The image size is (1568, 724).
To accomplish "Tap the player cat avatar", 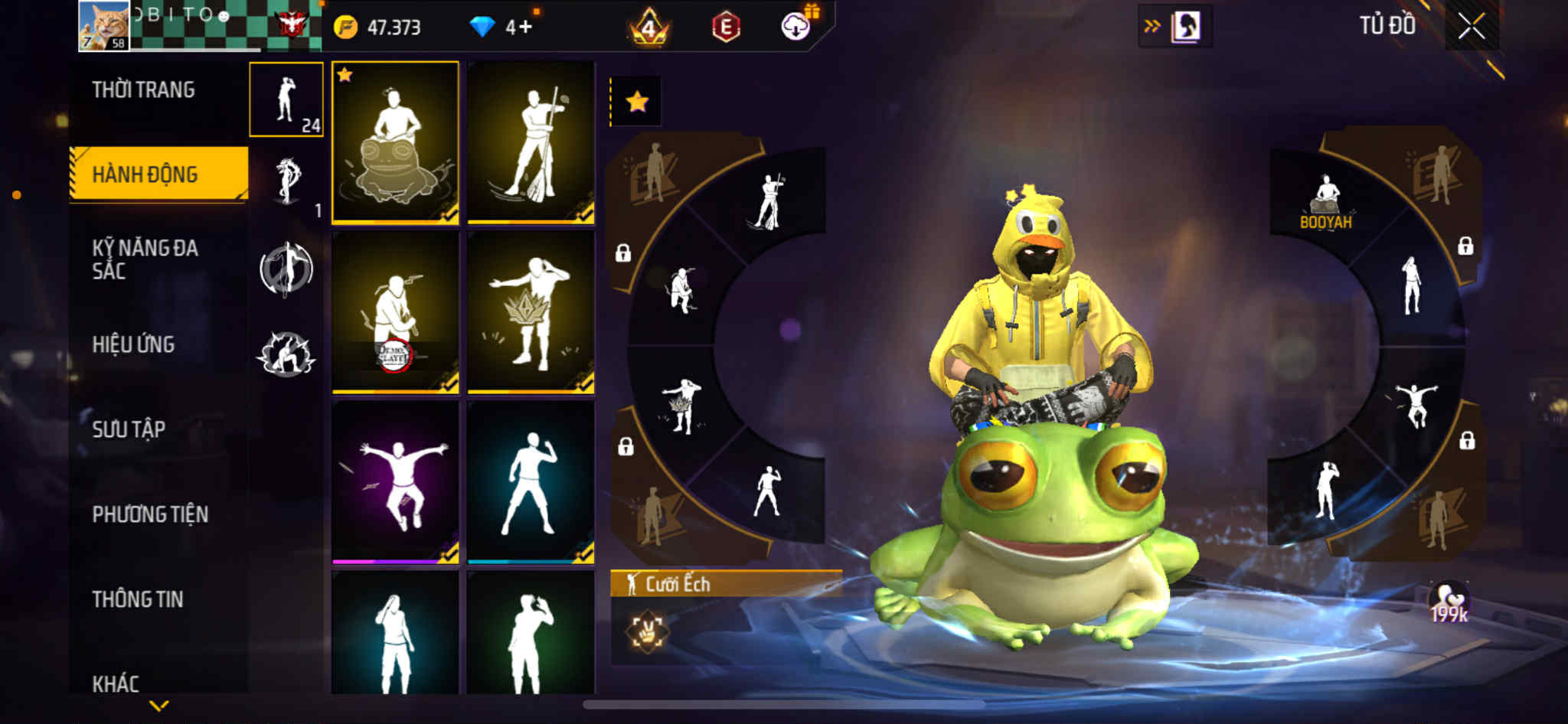I will 104,26.
